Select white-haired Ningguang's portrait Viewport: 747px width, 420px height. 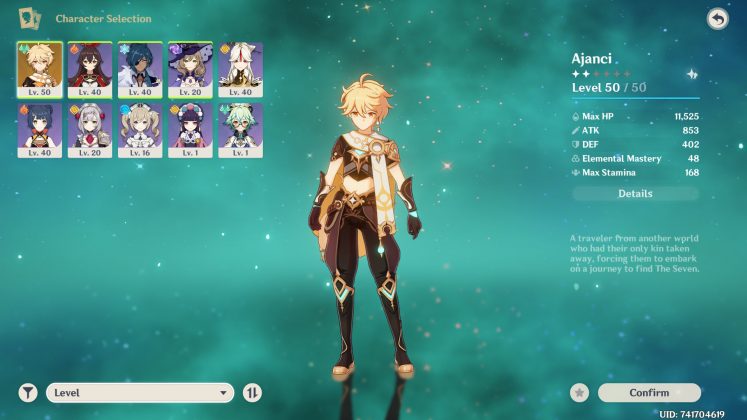(x=240, y=68)
